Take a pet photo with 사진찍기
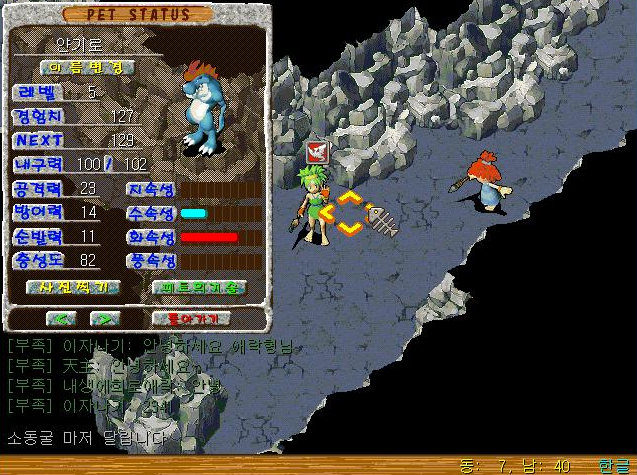Viewport: 637px width, 475px height. point(73,287)
